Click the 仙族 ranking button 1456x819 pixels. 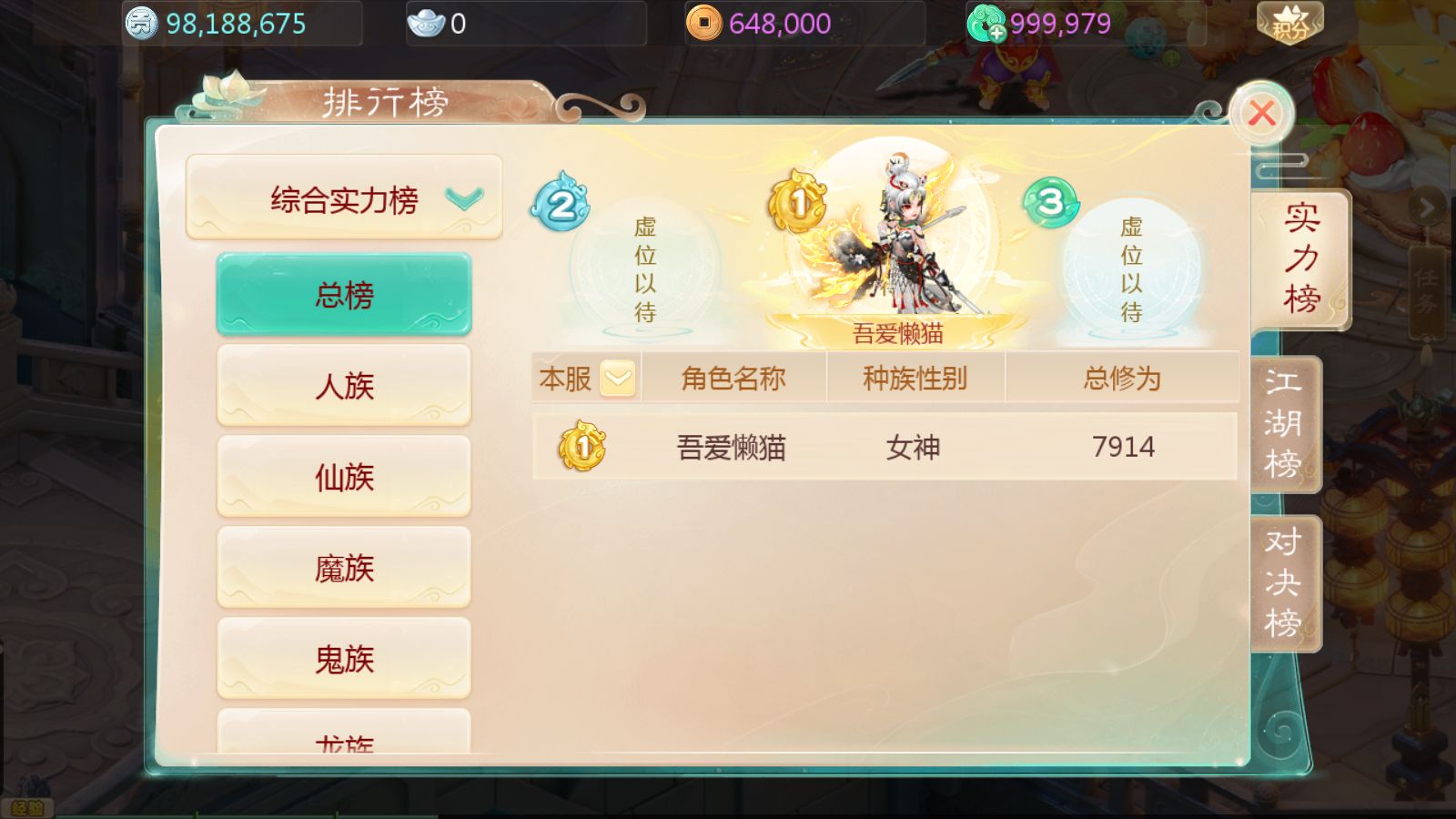(343, 477)
